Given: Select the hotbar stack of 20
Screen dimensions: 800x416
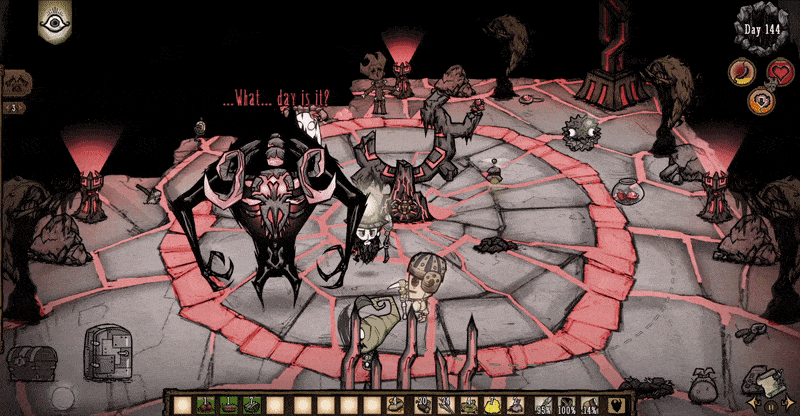Looking at the screenshot, I should click(x=423, y=404).
